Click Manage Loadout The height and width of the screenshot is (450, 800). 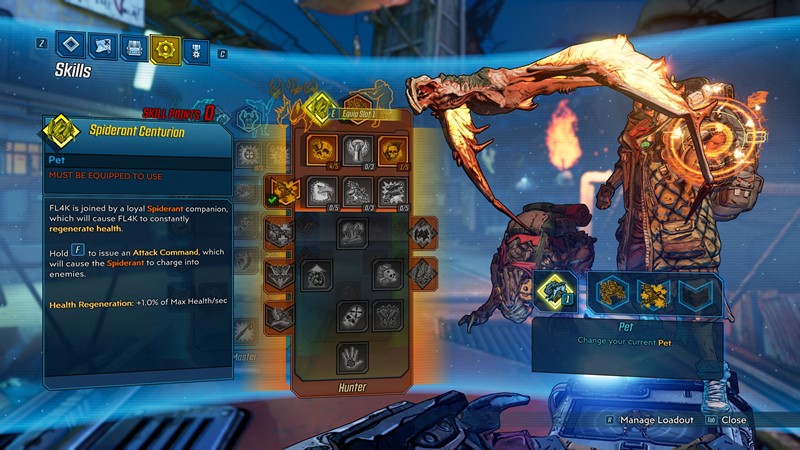click(x=655, y=420)
